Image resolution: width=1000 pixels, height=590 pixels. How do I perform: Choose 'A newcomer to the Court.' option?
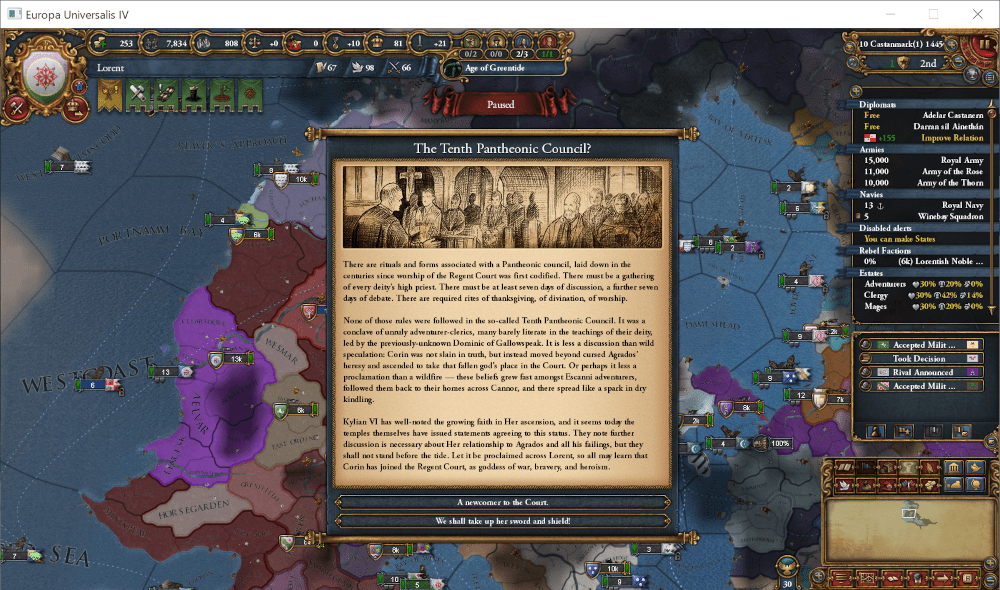click(x=502, y=502)
